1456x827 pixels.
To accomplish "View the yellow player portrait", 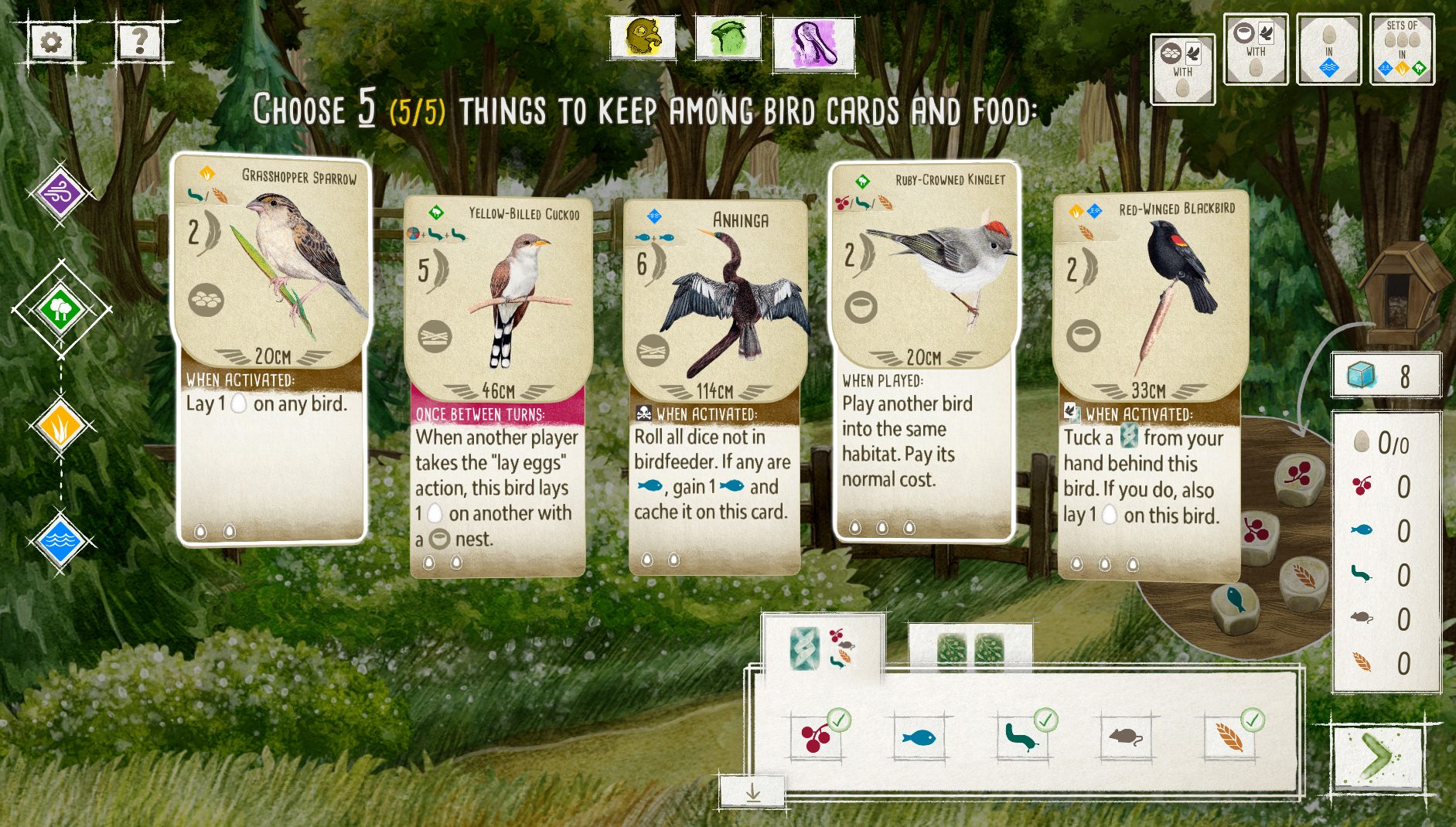I will (643, 38).
